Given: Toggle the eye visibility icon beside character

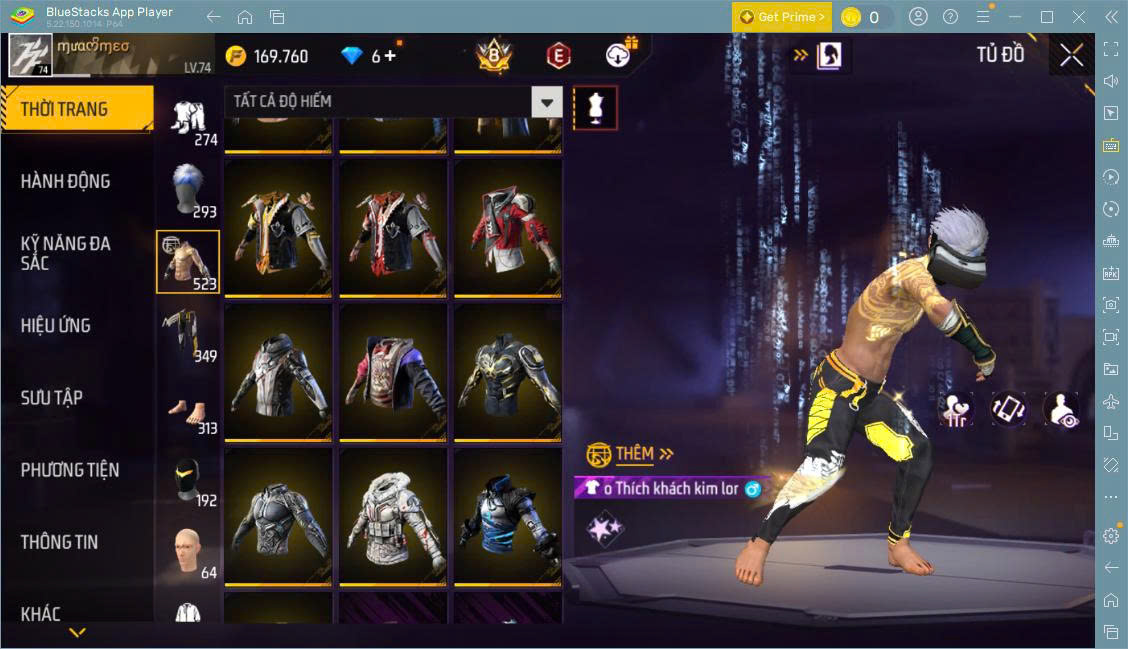Looking at the screenshot, I should pos(1060,409).
